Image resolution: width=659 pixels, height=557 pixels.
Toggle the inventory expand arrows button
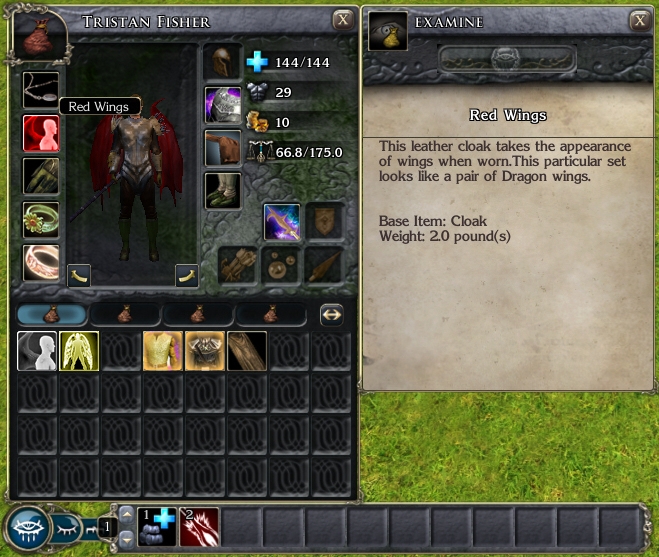tap(332, 314)
